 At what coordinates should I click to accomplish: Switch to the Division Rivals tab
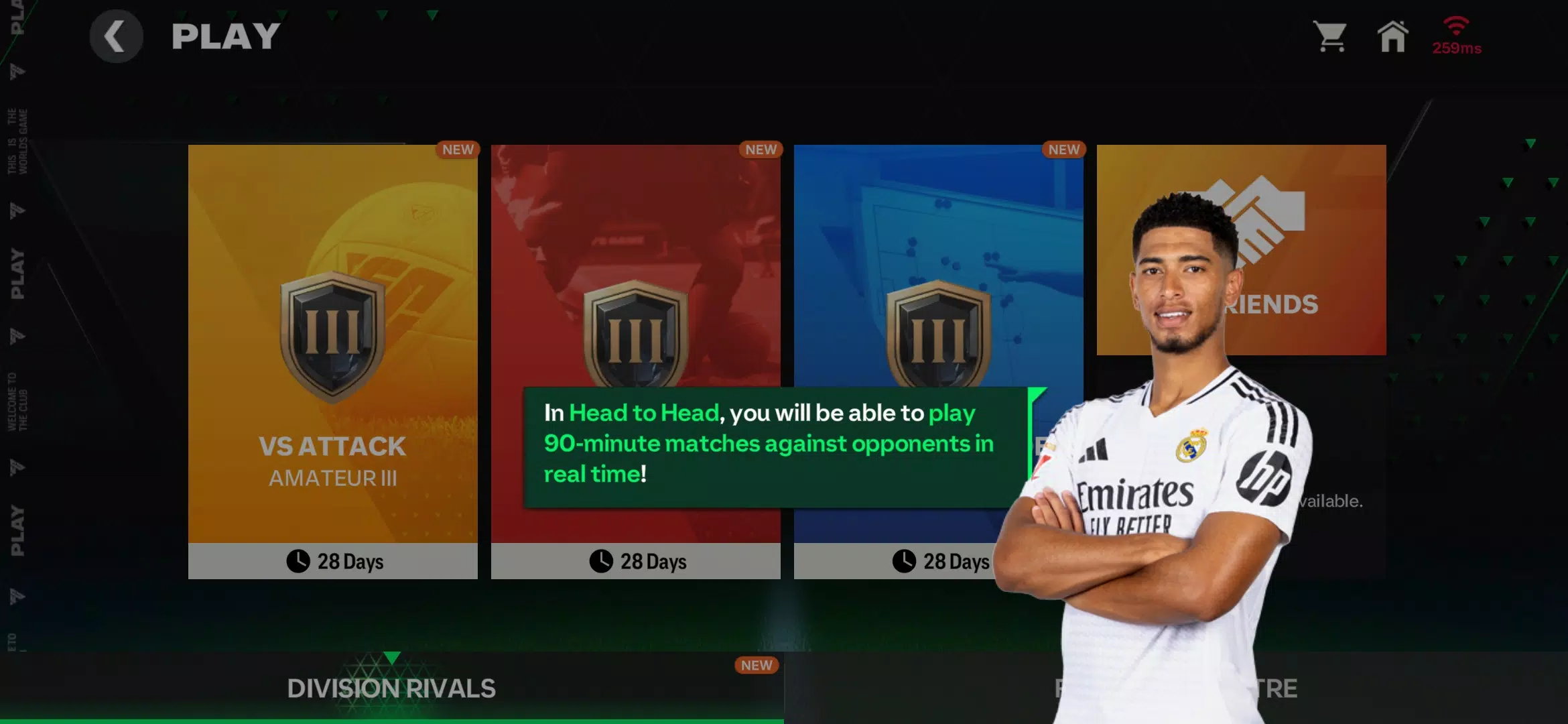pos(391,687)
